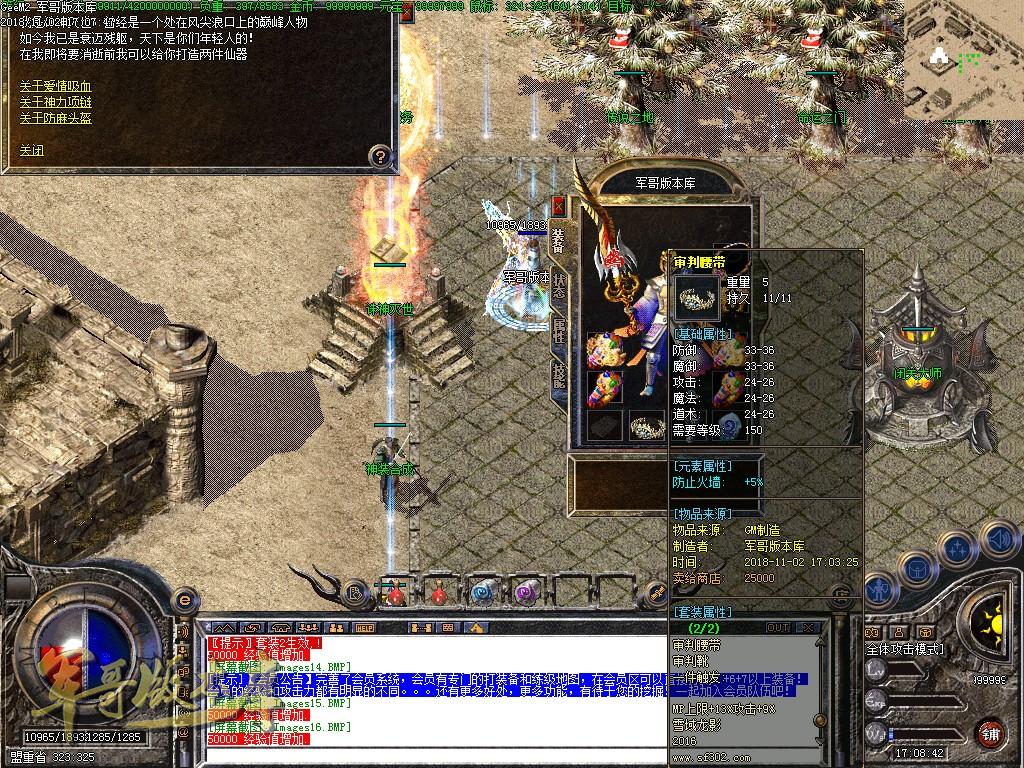Close the NPC dialogue via 关闭
1024x768 pixels.
click(x=32, y=151)
